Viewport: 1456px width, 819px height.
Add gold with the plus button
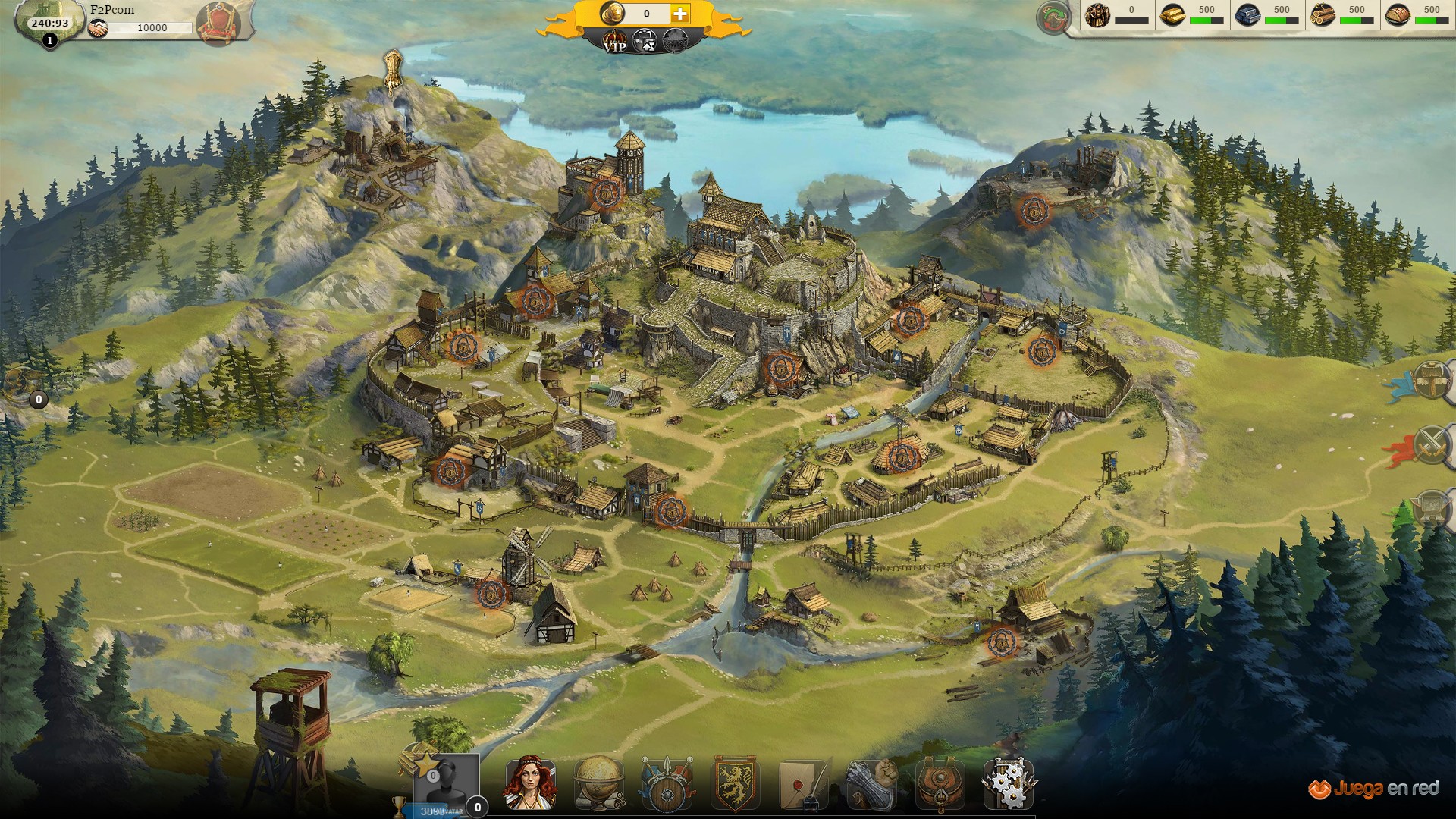(680, 14)
